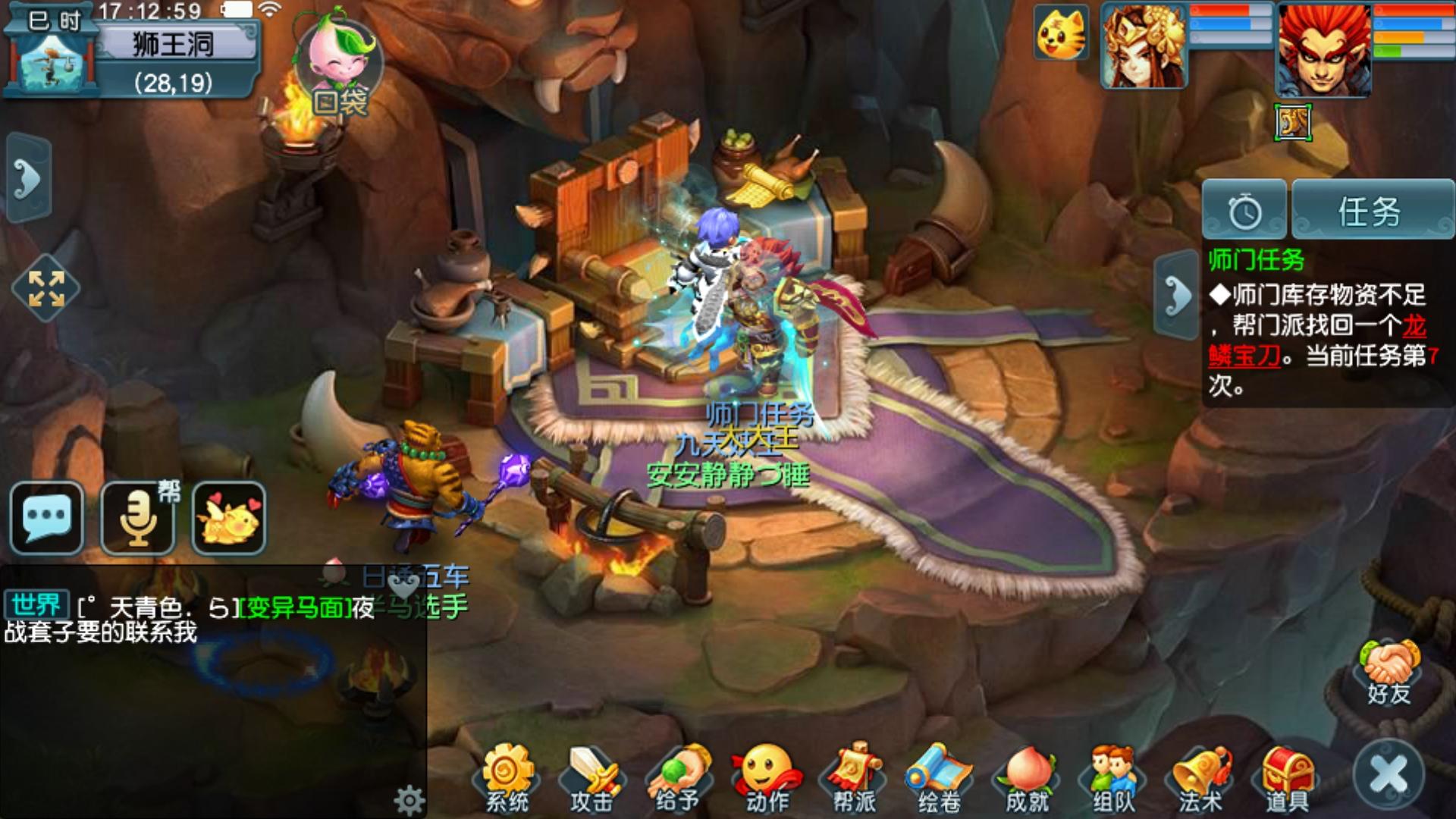Open the 帮派 guild panel
The image size is (1456, 819).
point(854,779)
